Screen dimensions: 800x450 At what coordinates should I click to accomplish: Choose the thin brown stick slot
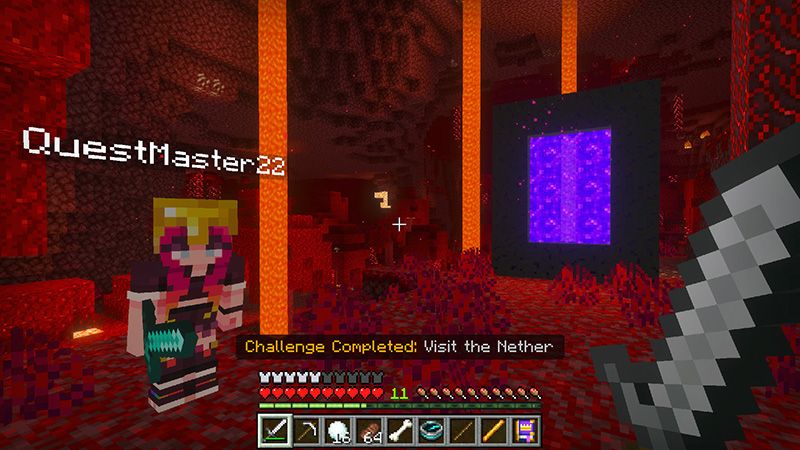tap(463, 430)
